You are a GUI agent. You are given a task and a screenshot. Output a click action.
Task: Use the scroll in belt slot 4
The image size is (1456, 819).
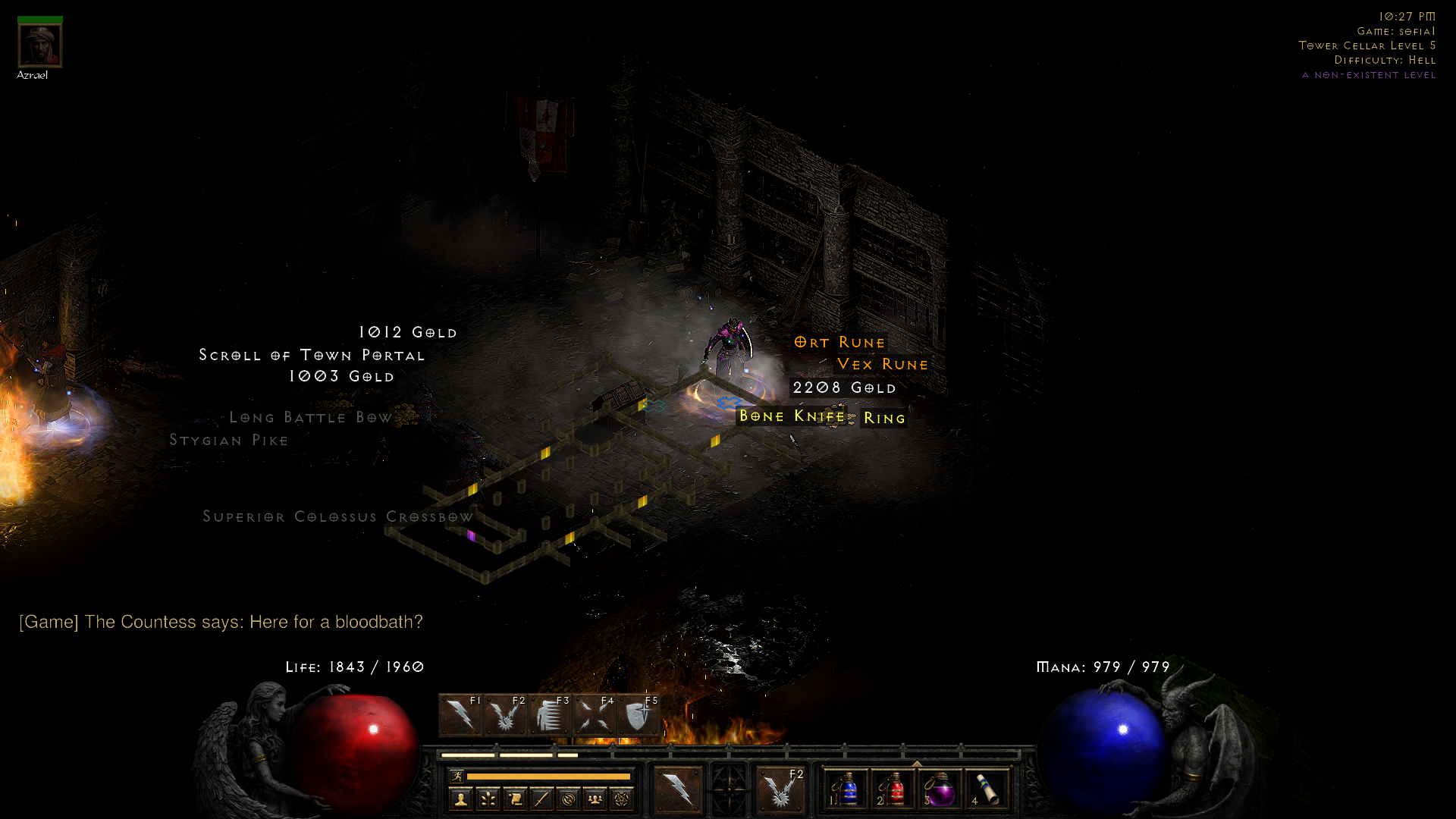tap(987, 789)
